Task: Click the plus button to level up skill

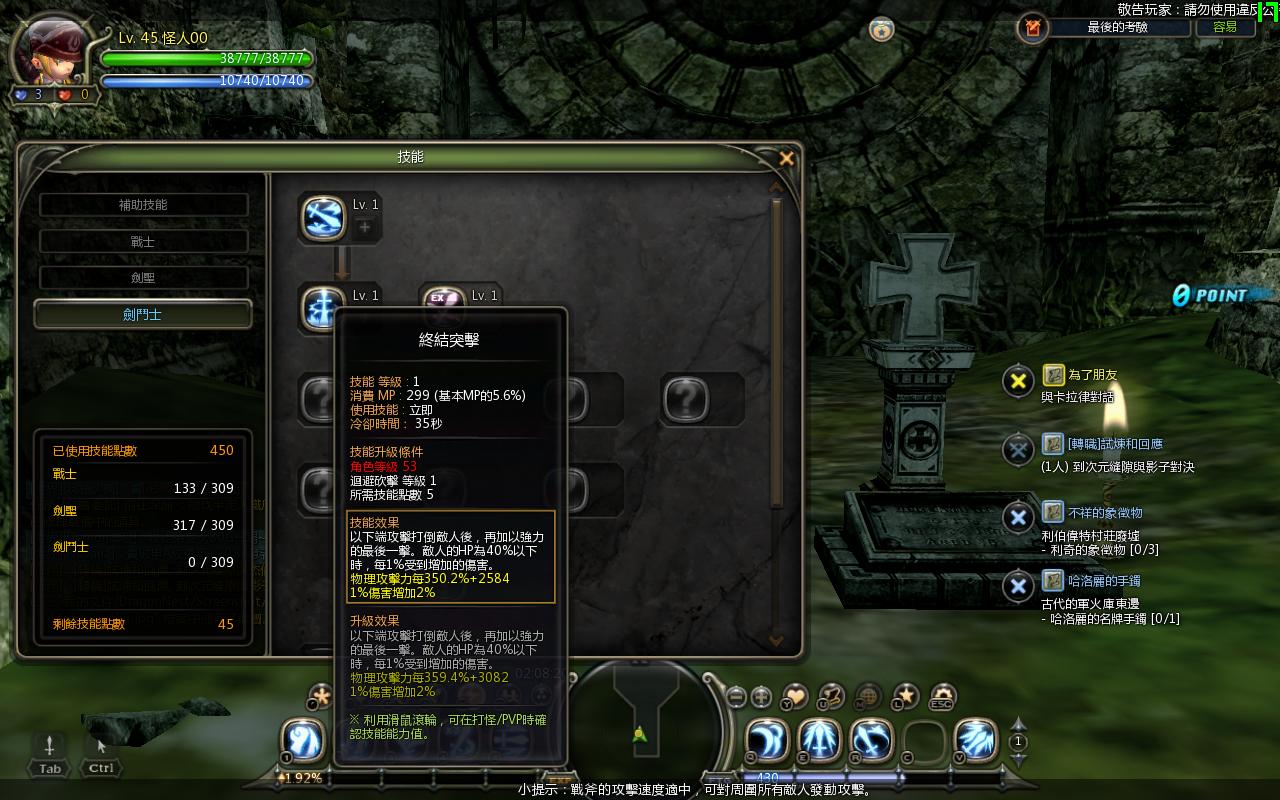Action: (364, 228)
